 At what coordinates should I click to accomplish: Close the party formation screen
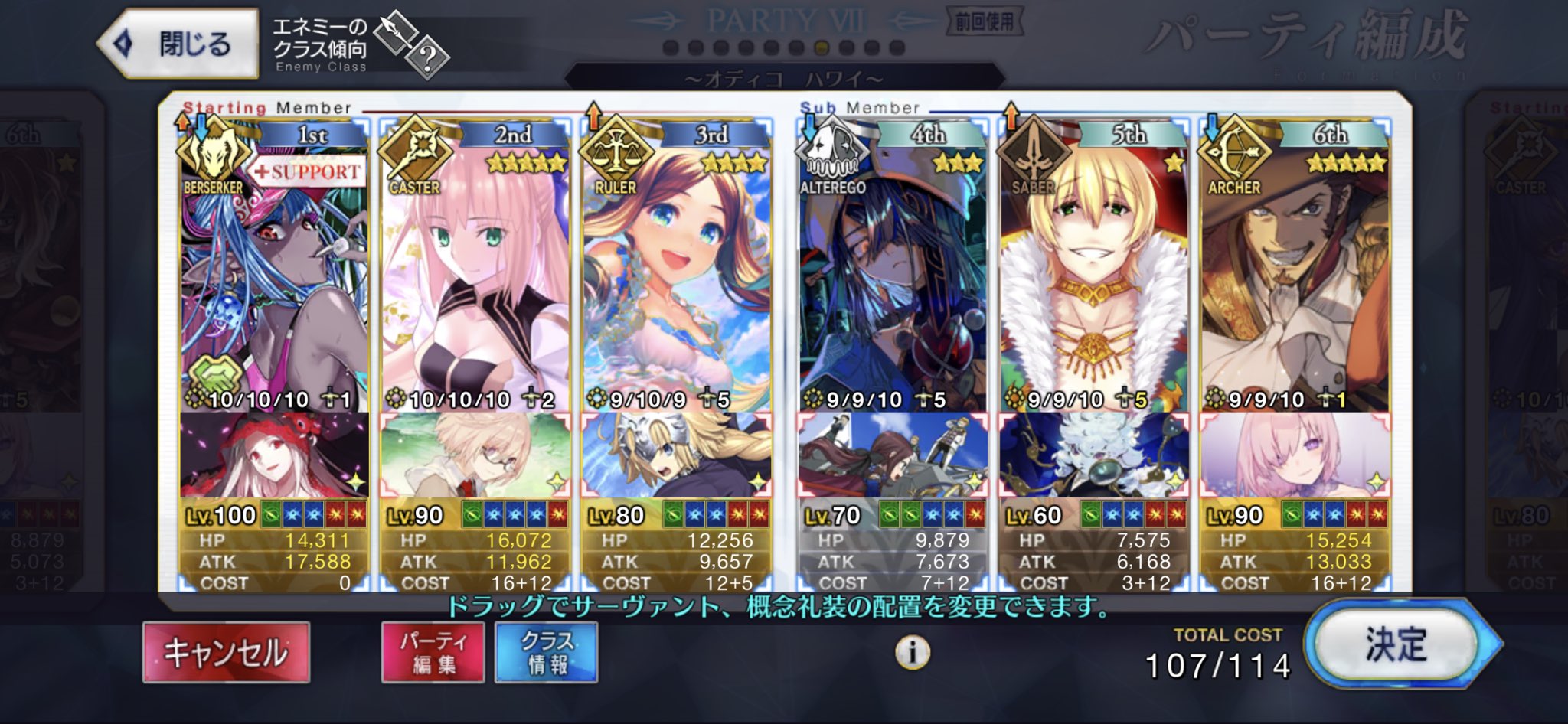click(178, 44)
